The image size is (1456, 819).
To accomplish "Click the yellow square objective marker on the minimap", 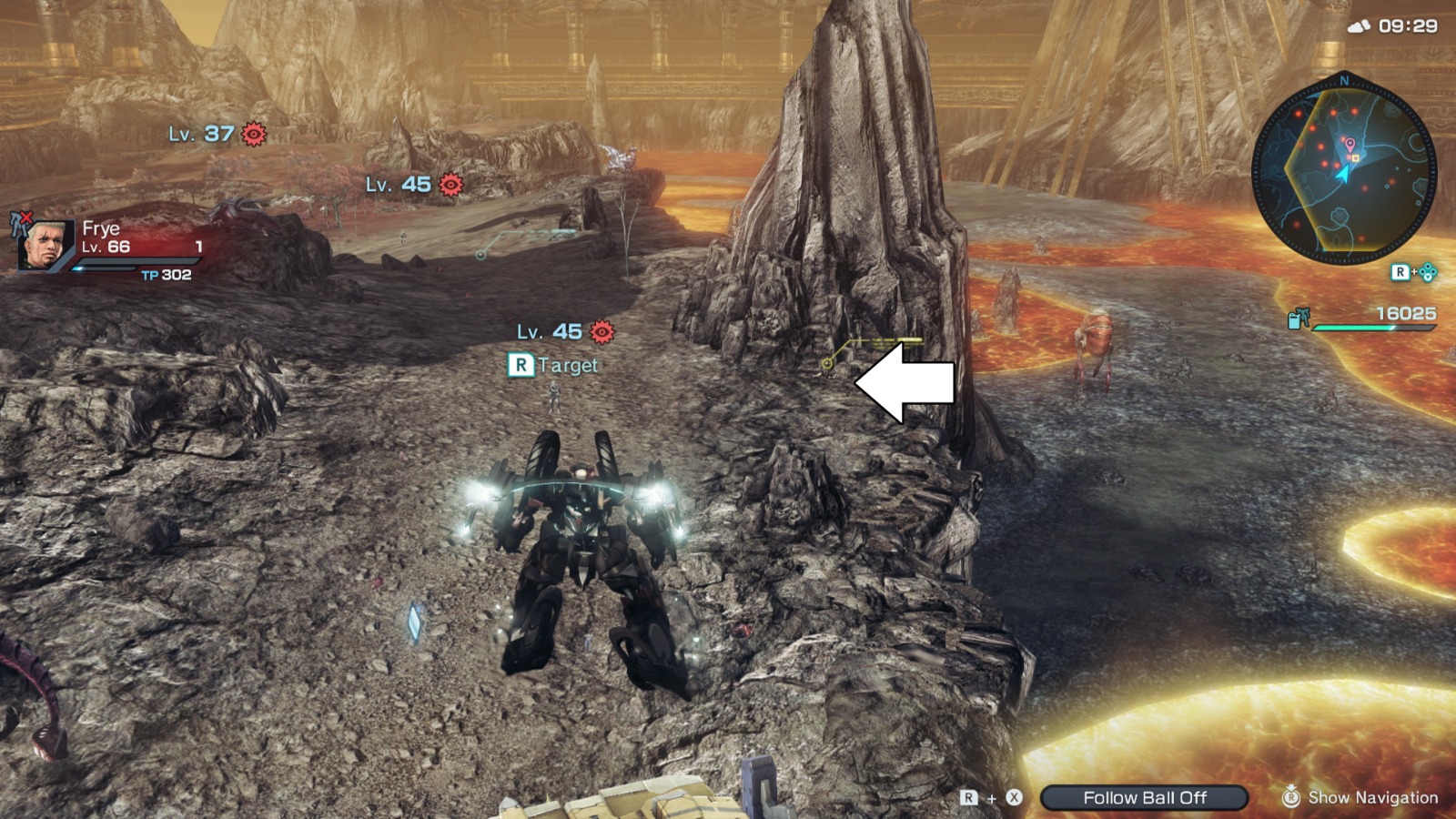I will [x=1356, y=158].
